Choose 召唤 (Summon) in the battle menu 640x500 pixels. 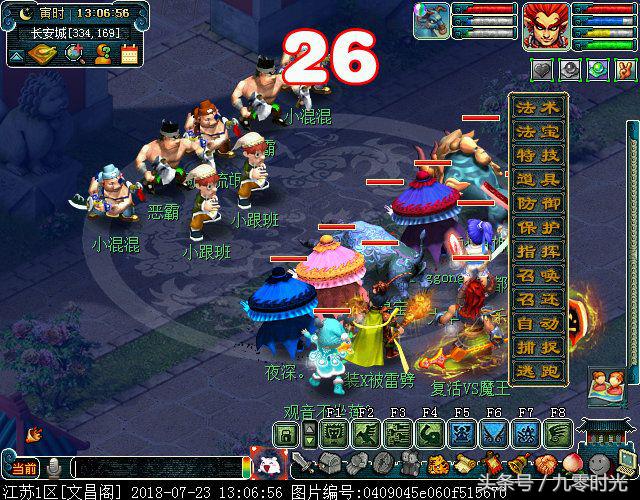tap(538, 276)
